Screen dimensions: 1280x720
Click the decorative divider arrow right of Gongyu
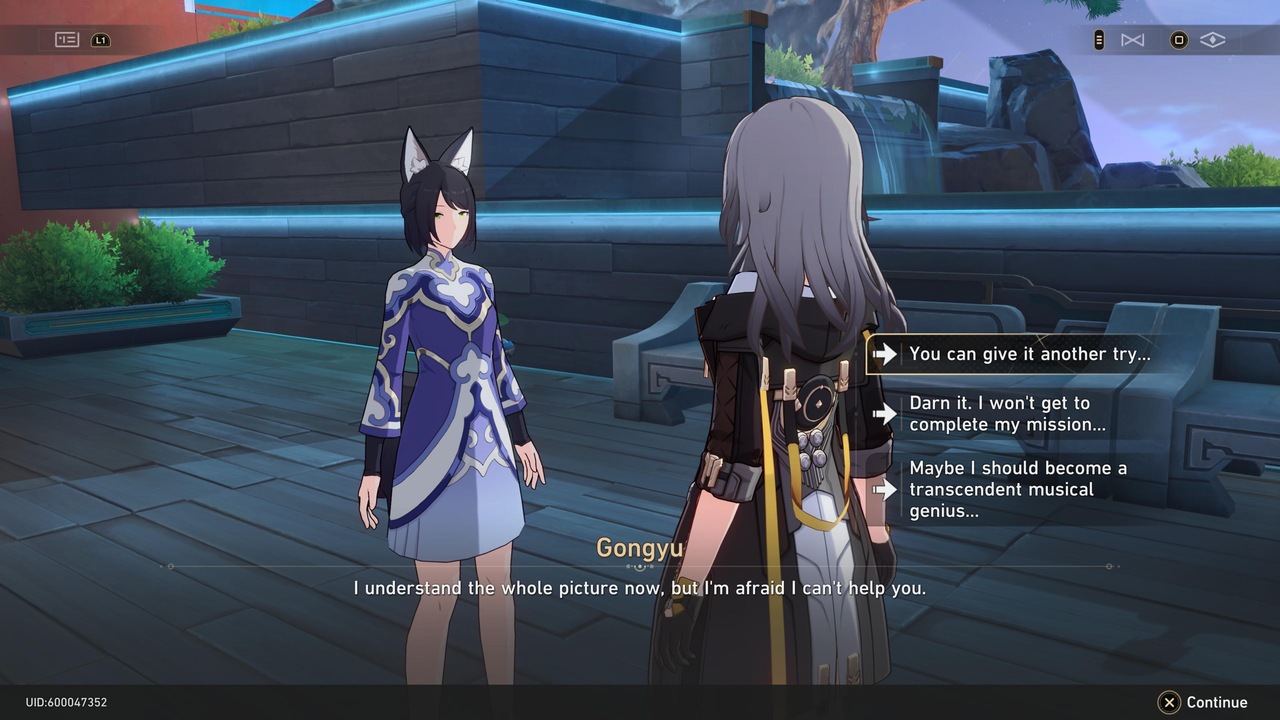click(x=1108, y=566)
